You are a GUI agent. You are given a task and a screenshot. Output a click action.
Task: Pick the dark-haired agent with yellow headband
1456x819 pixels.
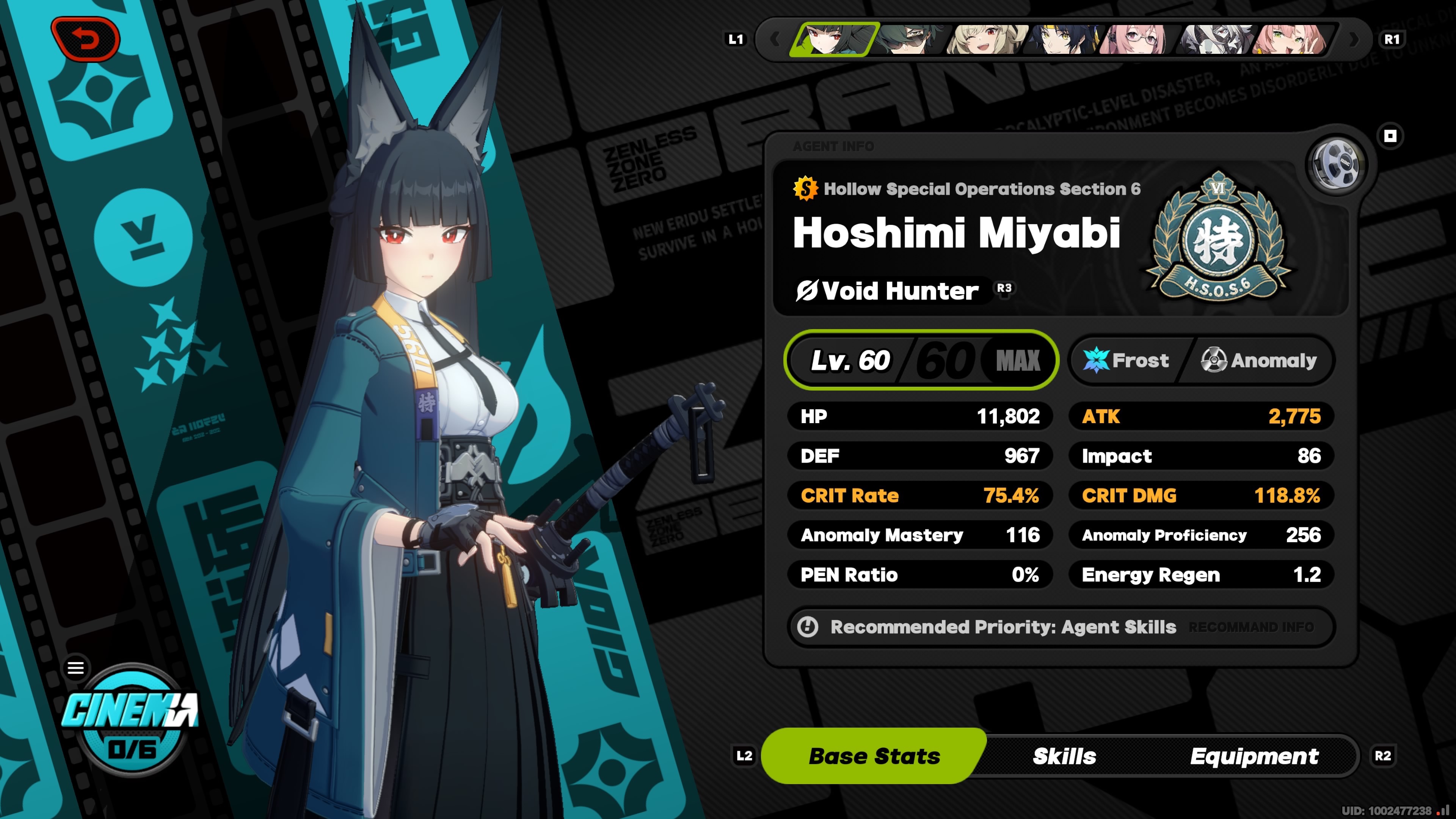click(x=1062, y=39)
